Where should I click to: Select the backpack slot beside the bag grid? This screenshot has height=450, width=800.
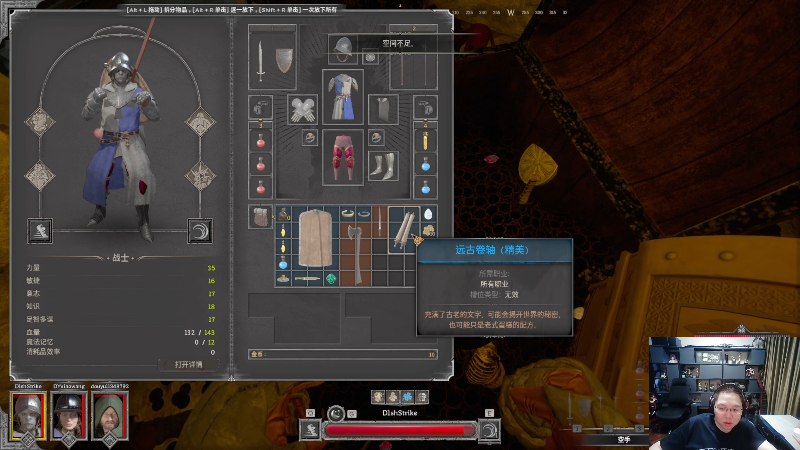pos(261,217)
